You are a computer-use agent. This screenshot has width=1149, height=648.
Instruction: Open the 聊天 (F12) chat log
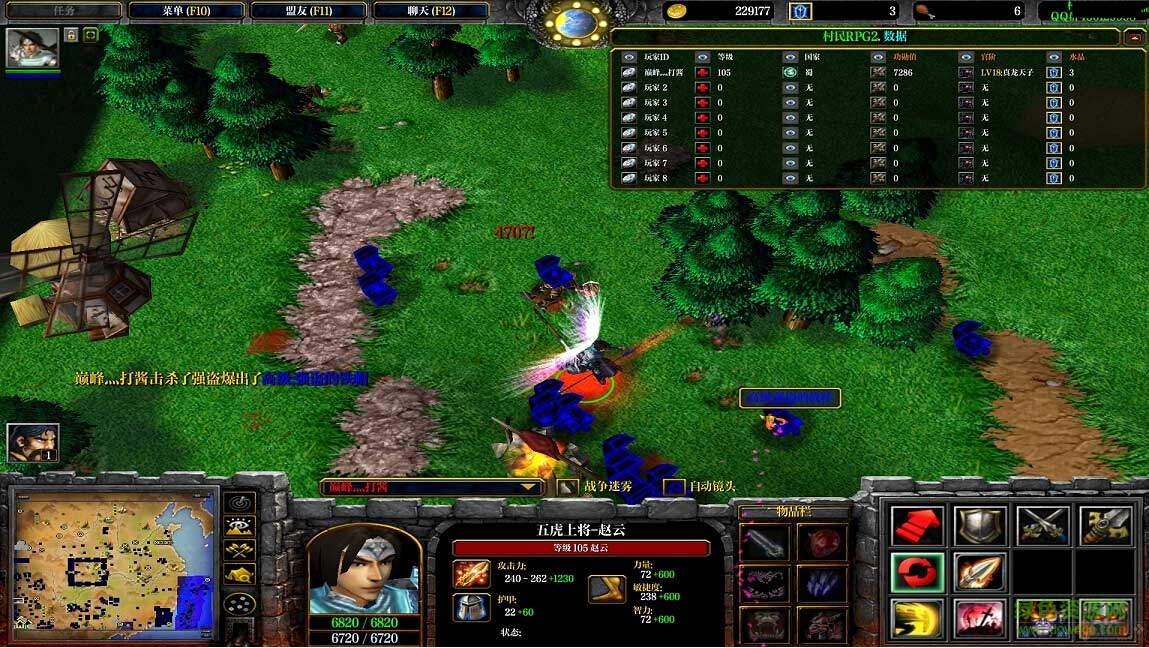430,11
